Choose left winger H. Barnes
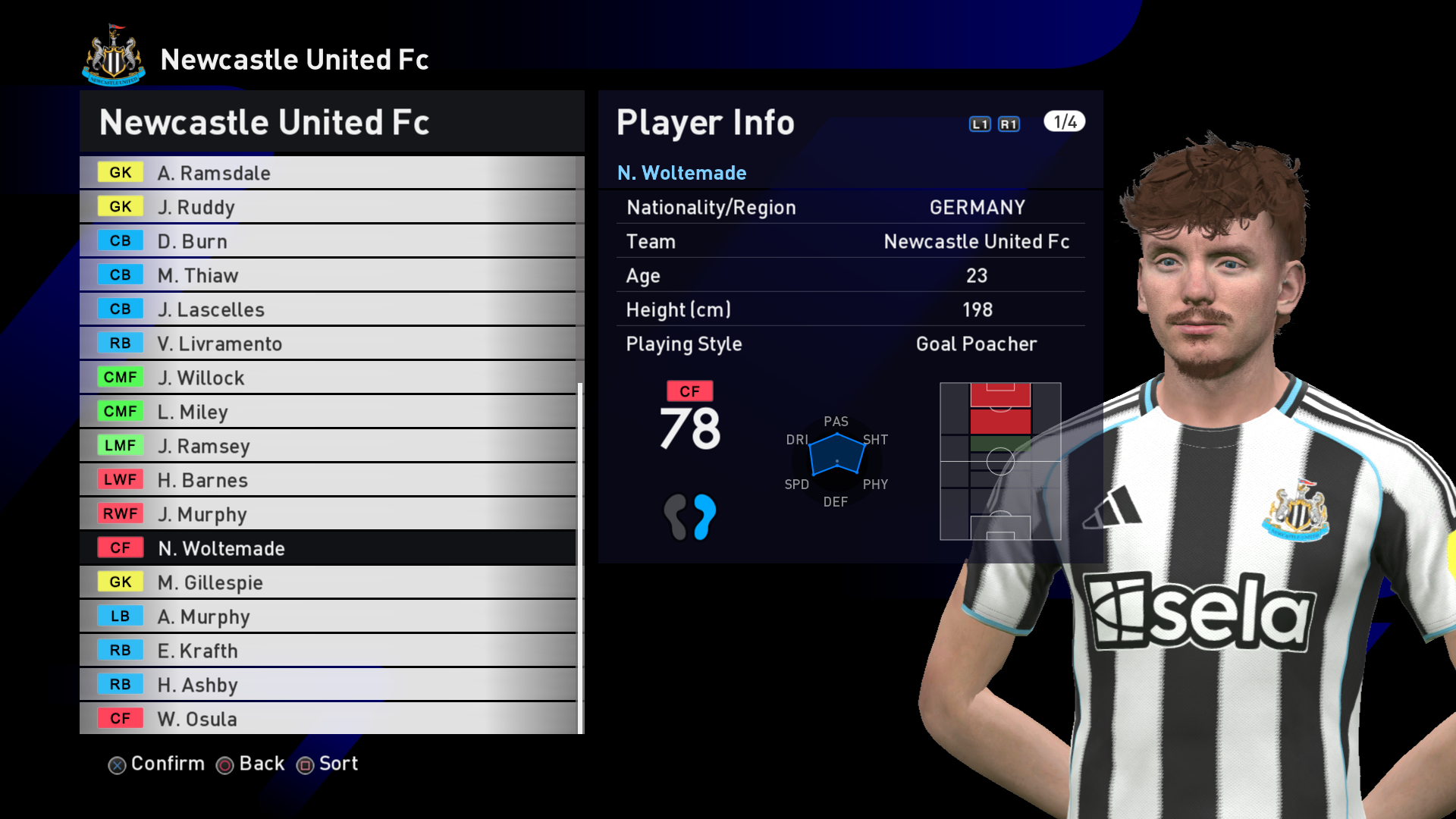Image resolution: width=1456 pixels, height=819 pixels. click(328, 480)
